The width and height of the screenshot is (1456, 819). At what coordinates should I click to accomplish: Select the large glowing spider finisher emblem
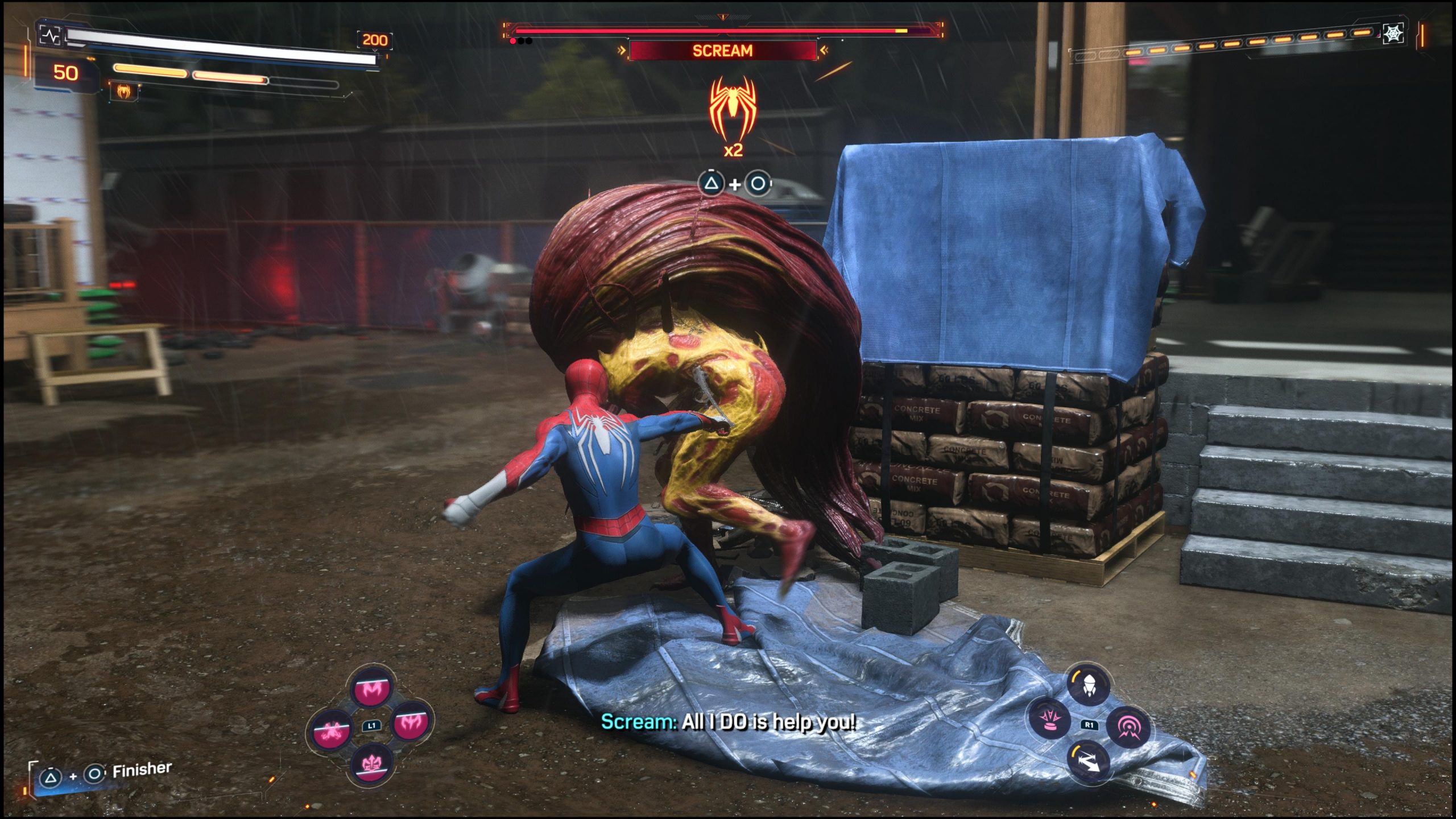[733, 111]
